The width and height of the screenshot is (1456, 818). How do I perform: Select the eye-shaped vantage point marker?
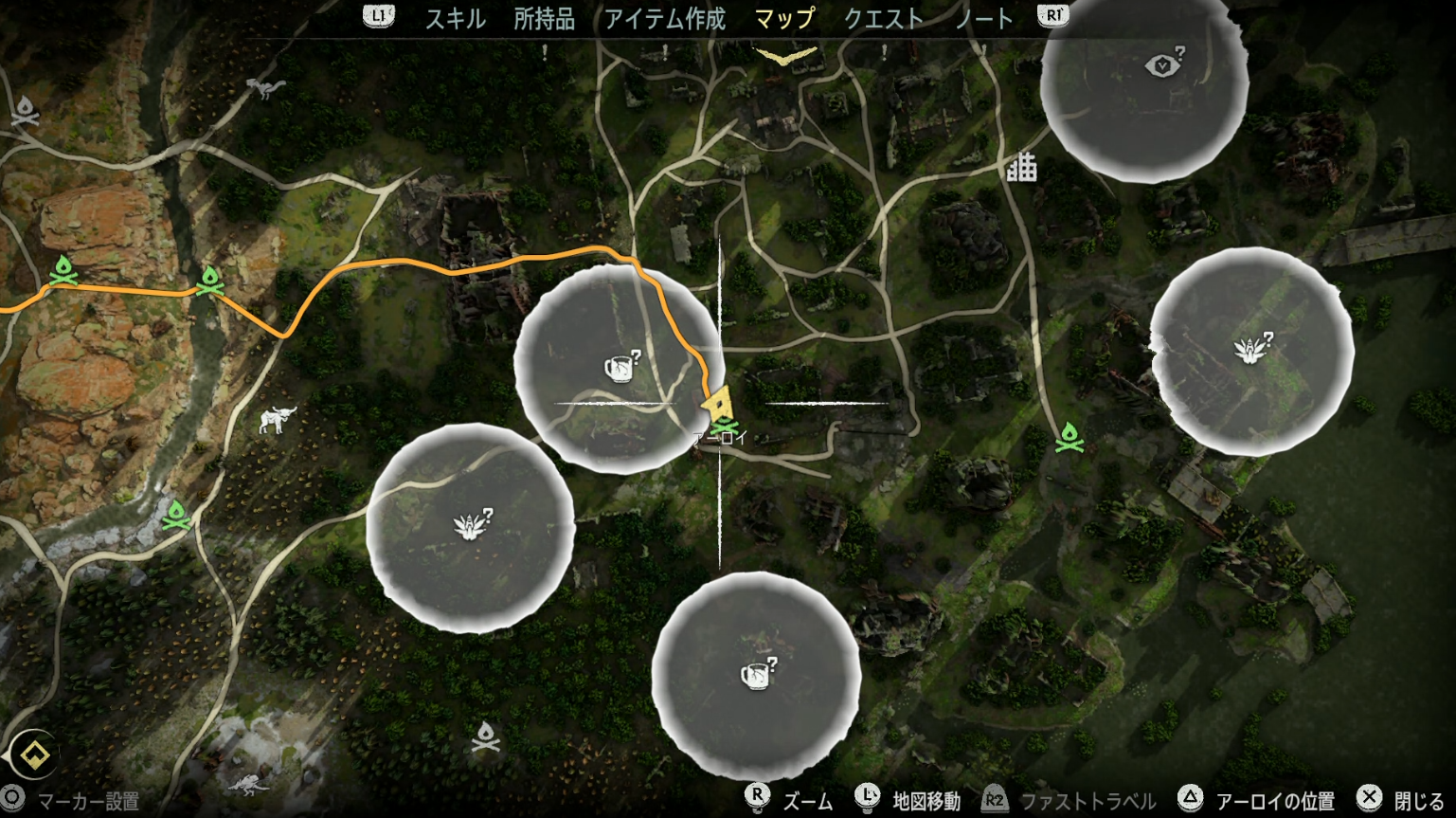pos(1163,64)
